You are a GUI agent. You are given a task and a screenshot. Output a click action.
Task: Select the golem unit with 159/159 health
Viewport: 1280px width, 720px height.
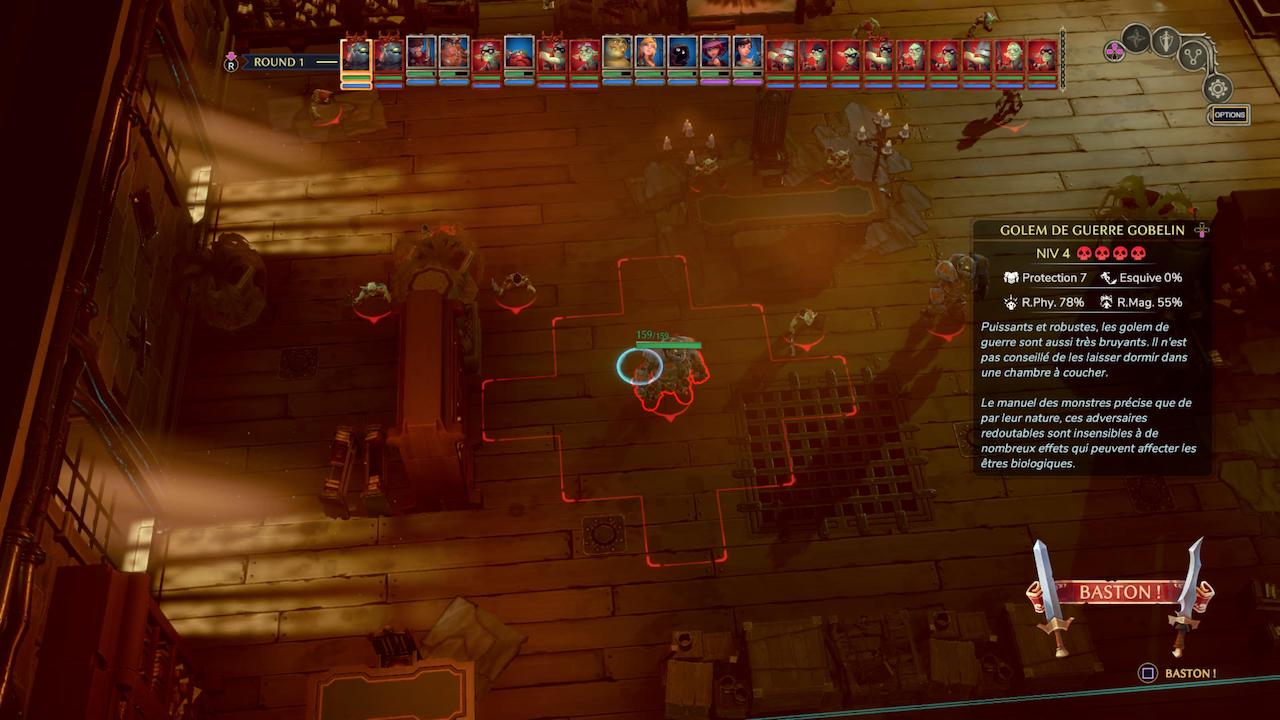pos(670,372)
